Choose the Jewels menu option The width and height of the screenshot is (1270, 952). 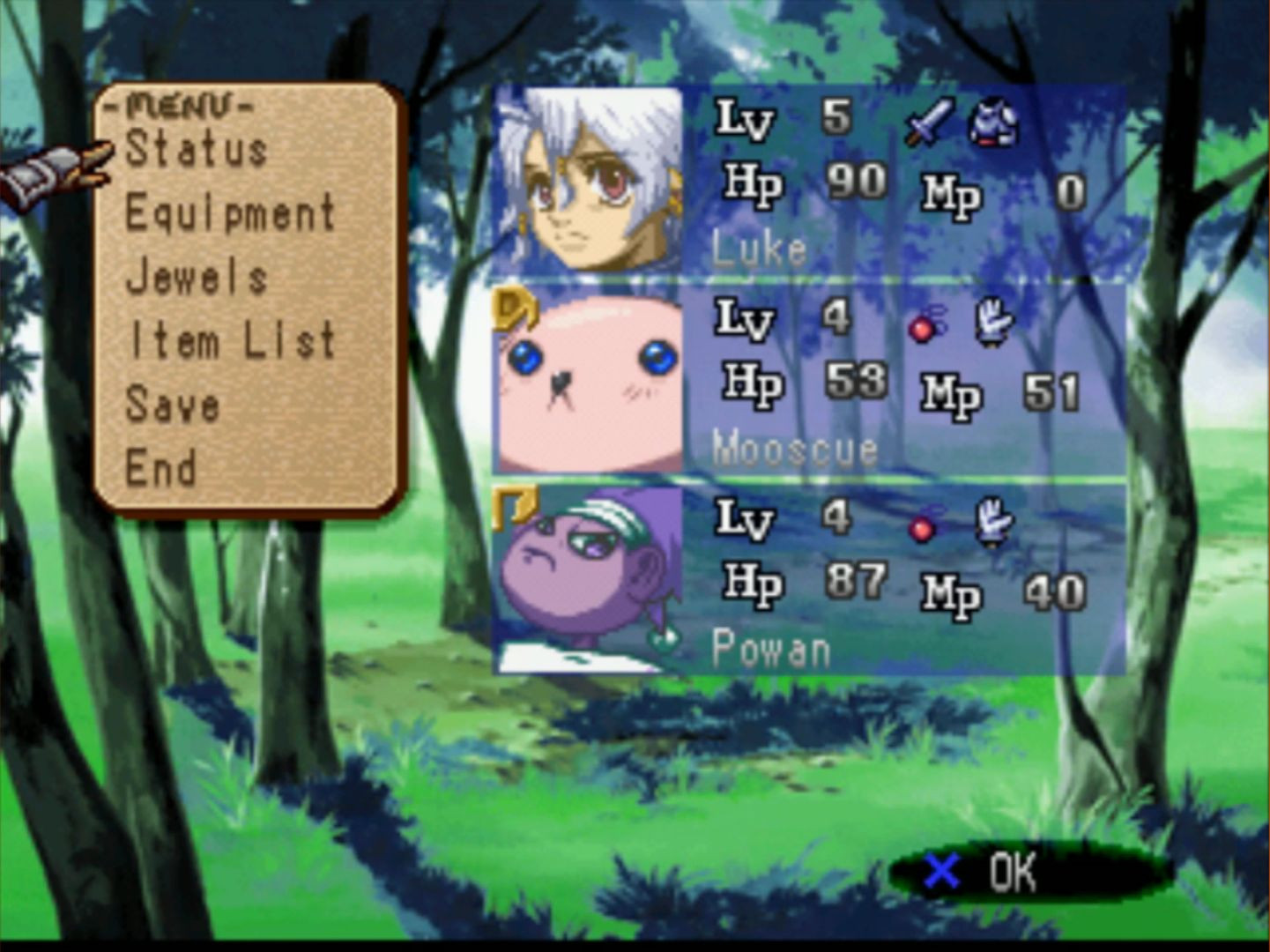[197, 278]
